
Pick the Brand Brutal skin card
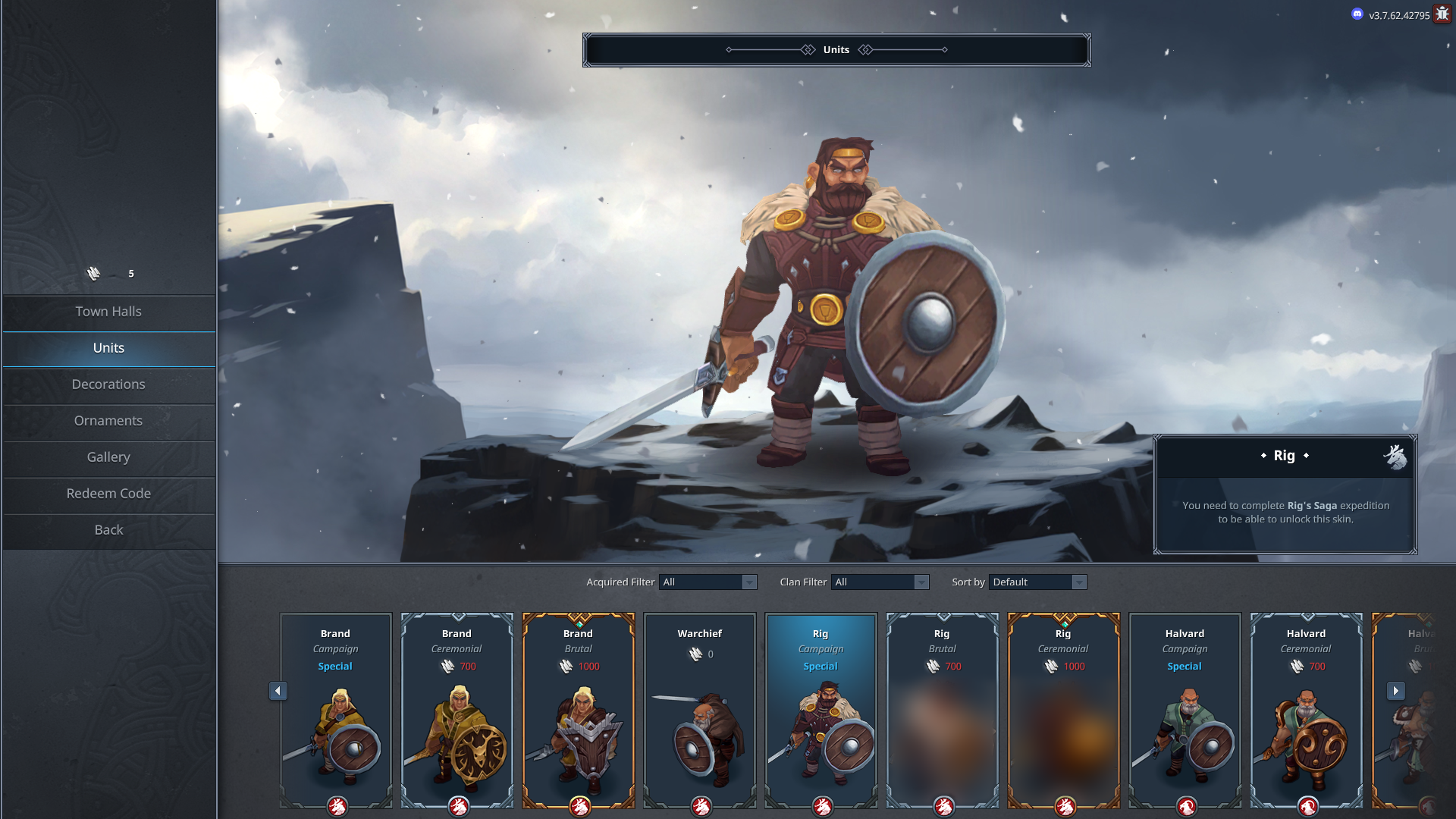pyautogui.click(x=579, y=709)
